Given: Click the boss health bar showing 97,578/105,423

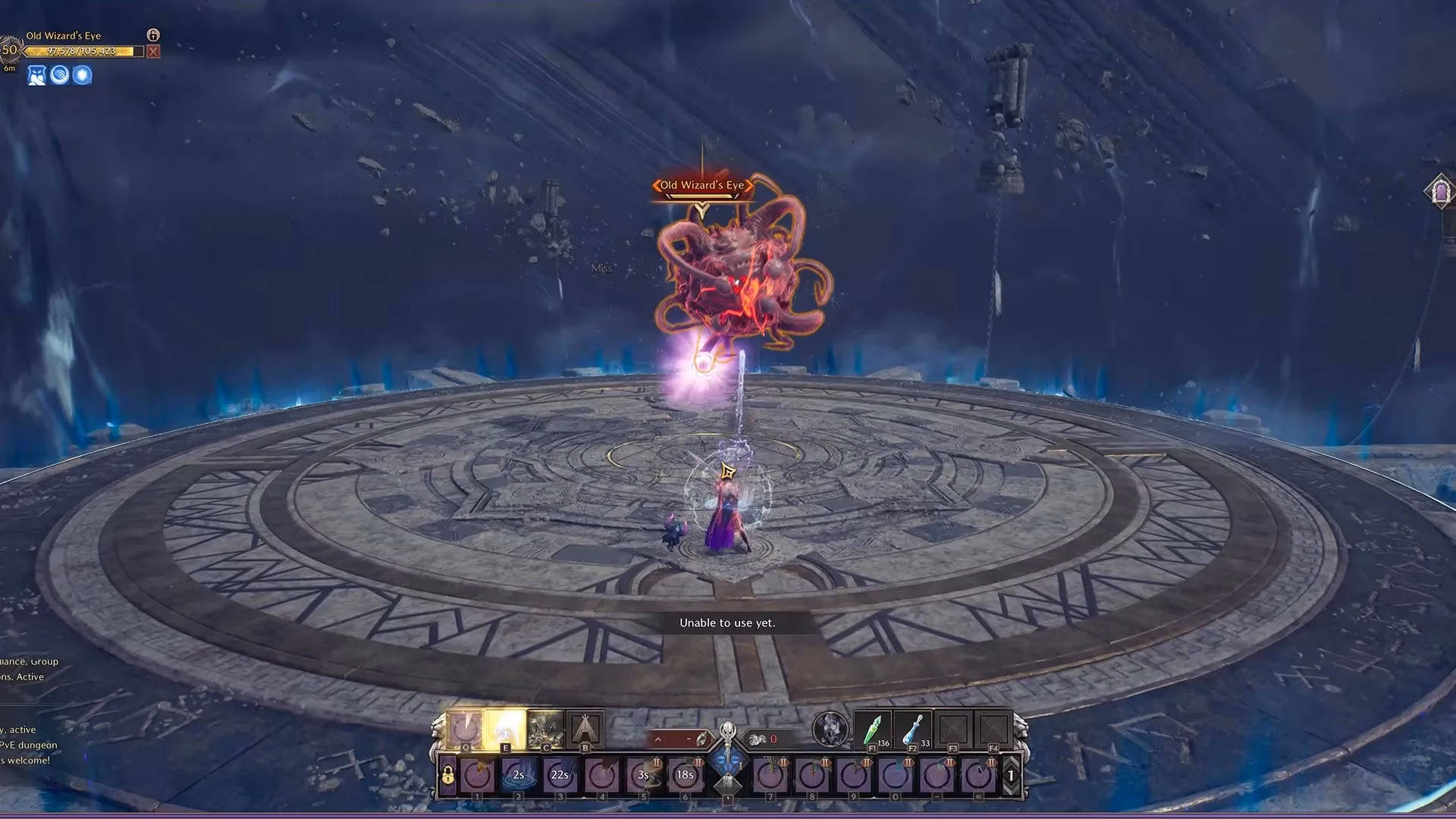Looking at the screenshot, I should tap(82, 51).
